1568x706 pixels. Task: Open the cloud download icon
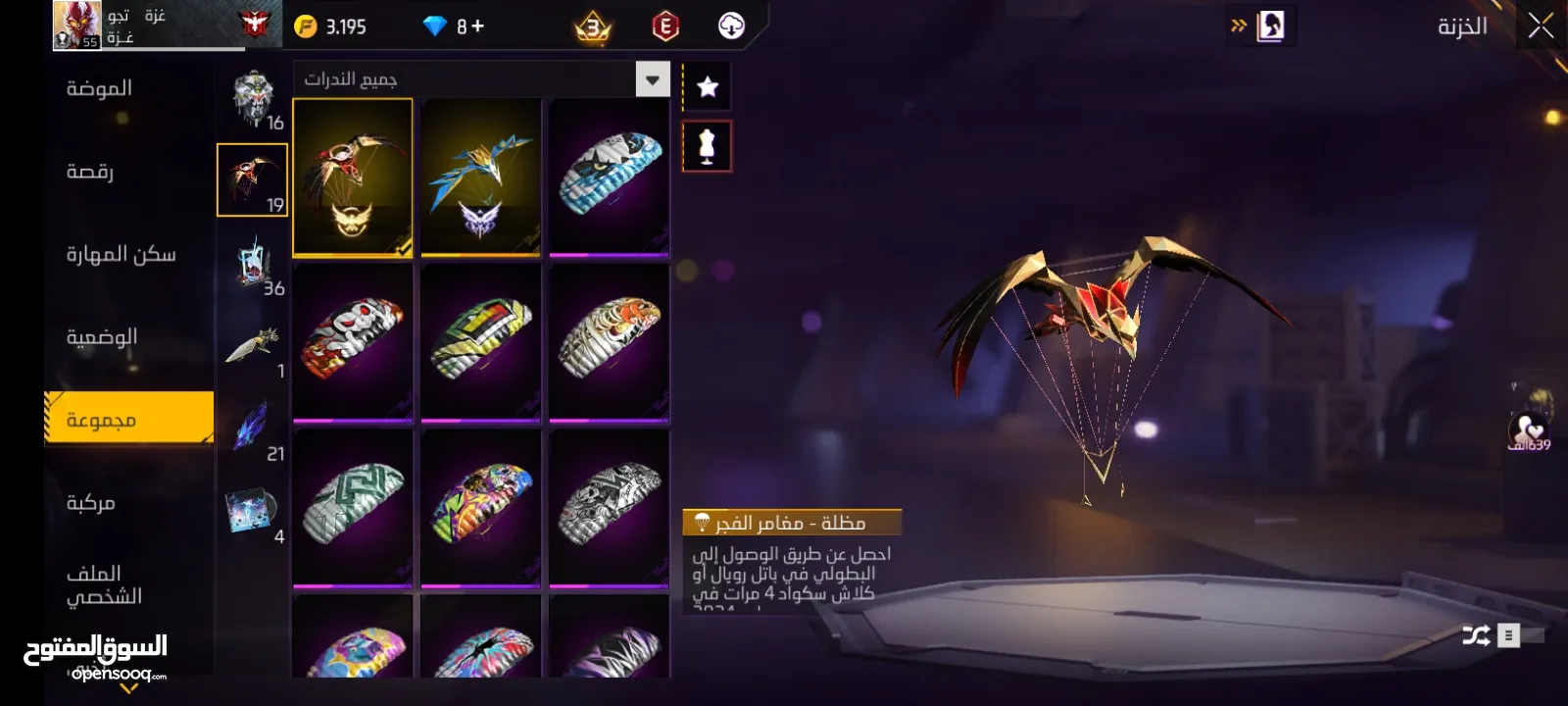tap(731, 26)
